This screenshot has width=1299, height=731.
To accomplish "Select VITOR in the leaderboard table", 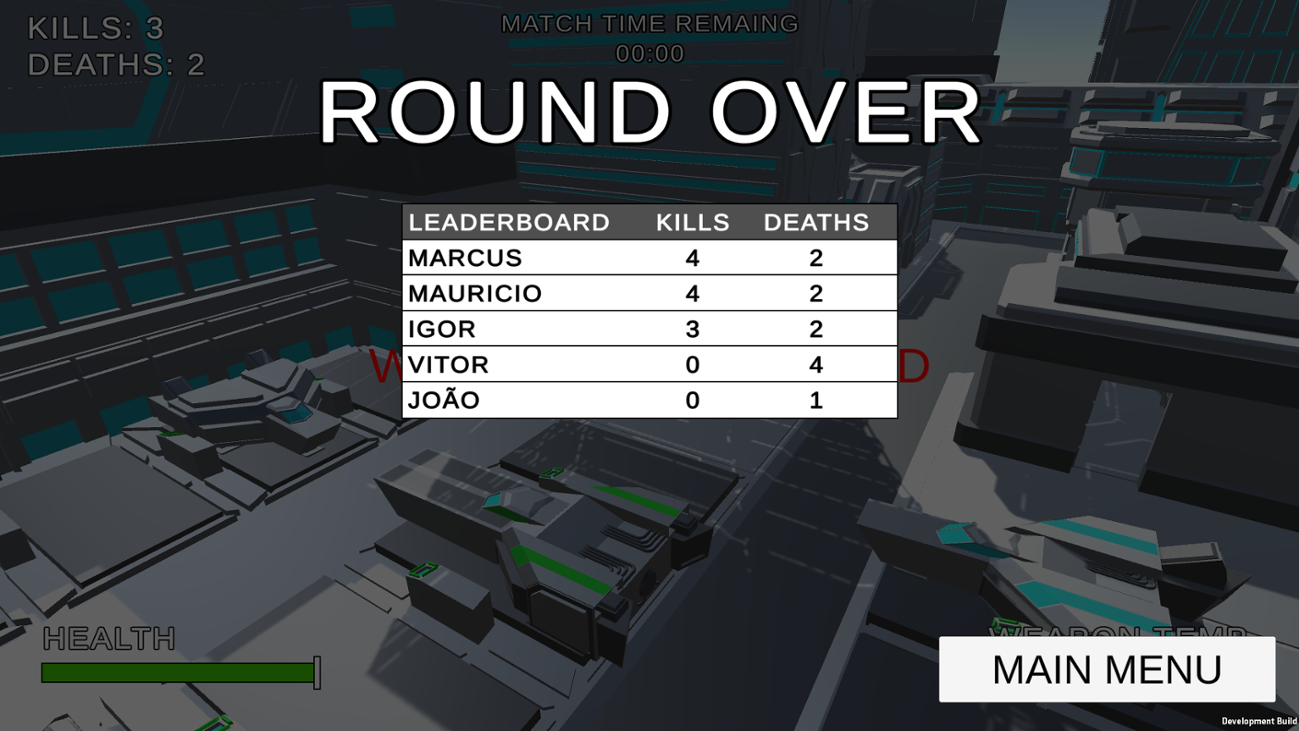I will [448, 364].
